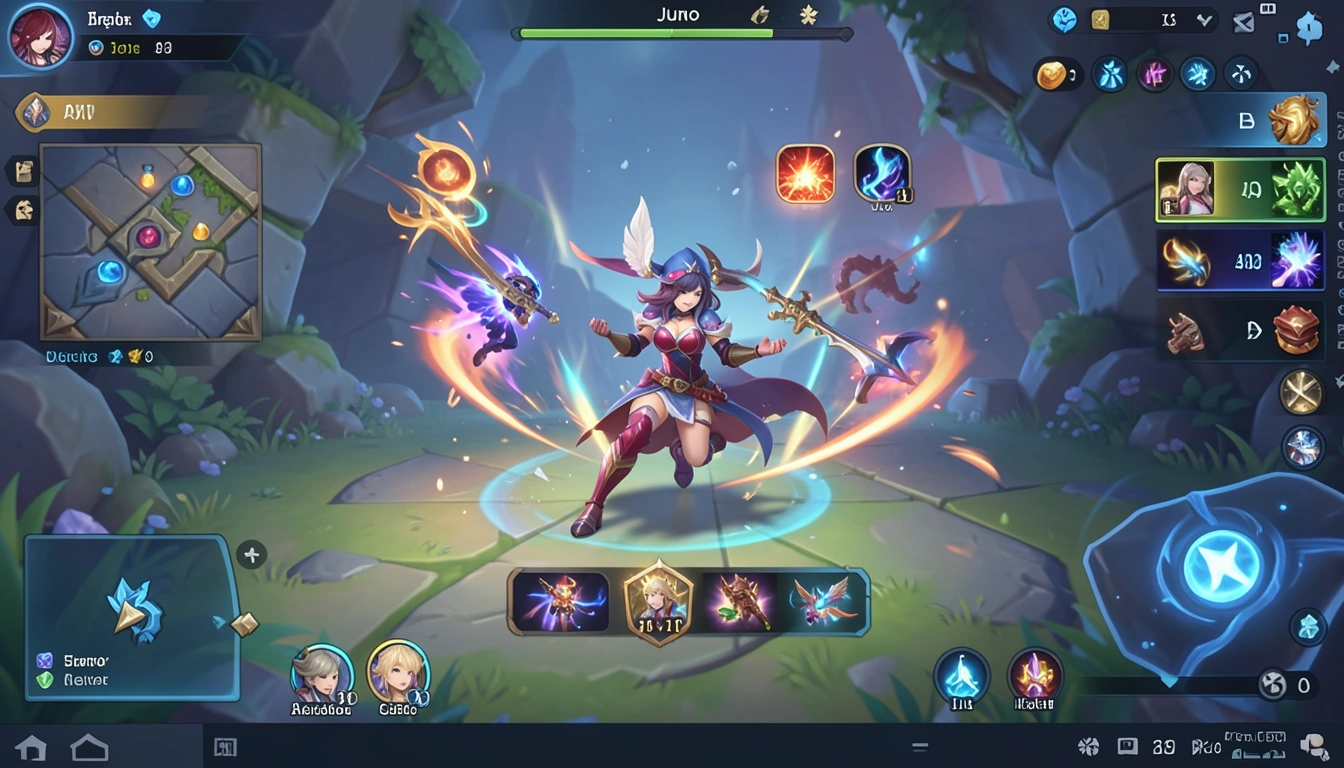Click the gold coin currency icon
The height and width of the screenshot is (768, 1344).
(x=1050, y=74)
